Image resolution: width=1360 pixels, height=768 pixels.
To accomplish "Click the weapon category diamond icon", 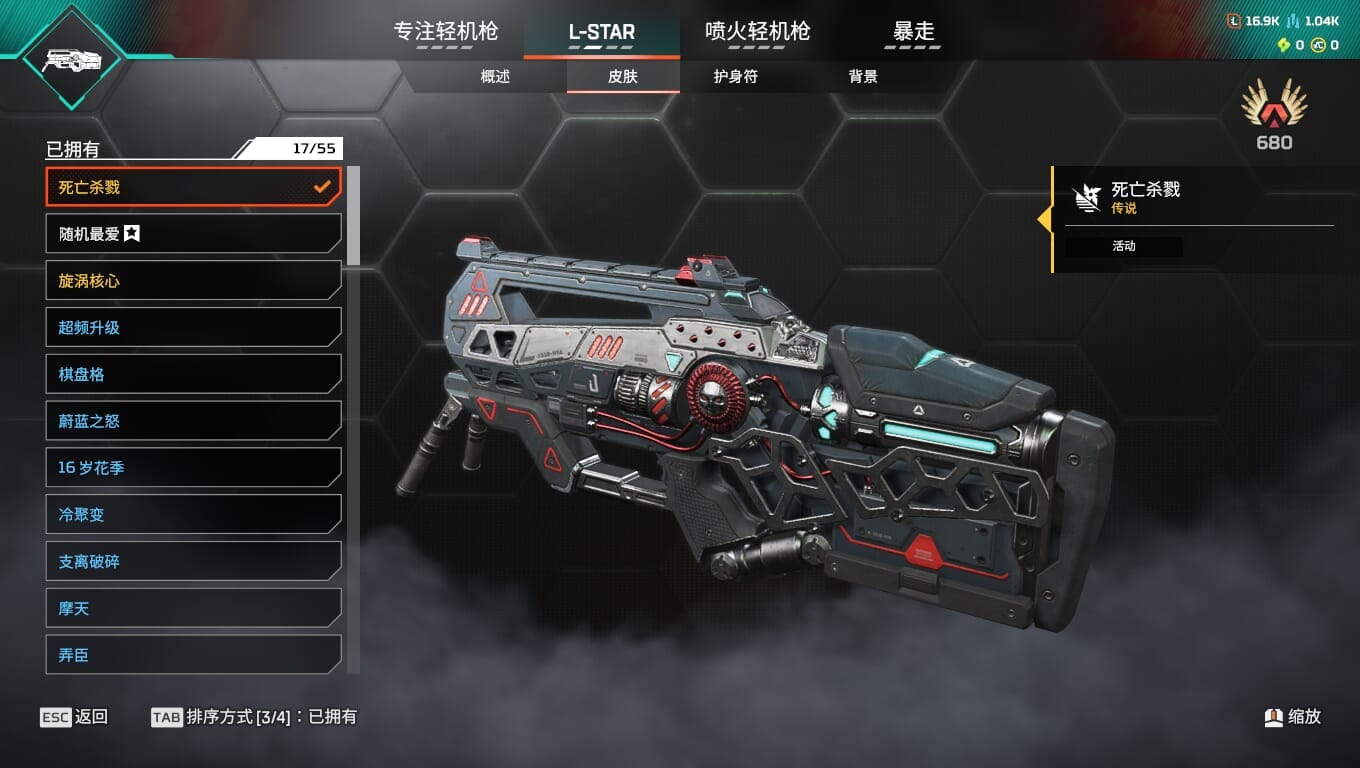I will (x=71, y=59).
